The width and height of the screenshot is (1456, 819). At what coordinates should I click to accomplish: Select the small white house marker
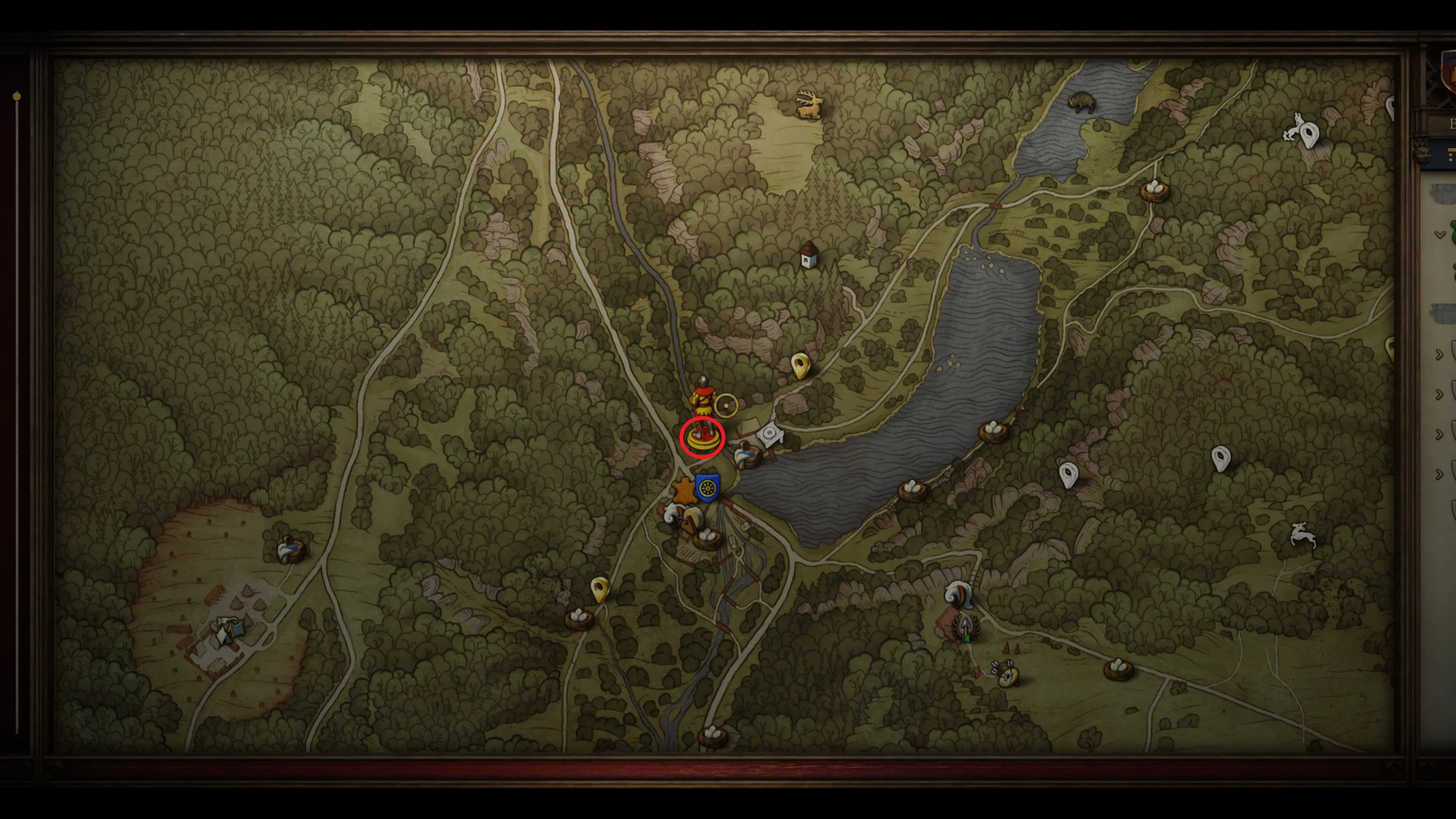tap(810, 256)
